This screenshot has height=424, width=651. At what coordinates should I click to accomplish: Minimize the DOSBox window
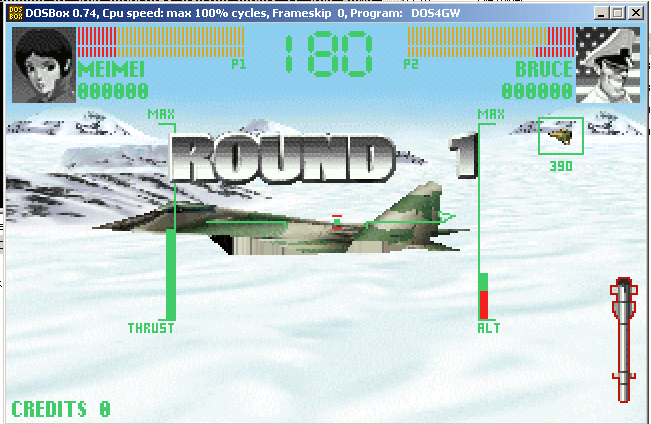point(602,13)
